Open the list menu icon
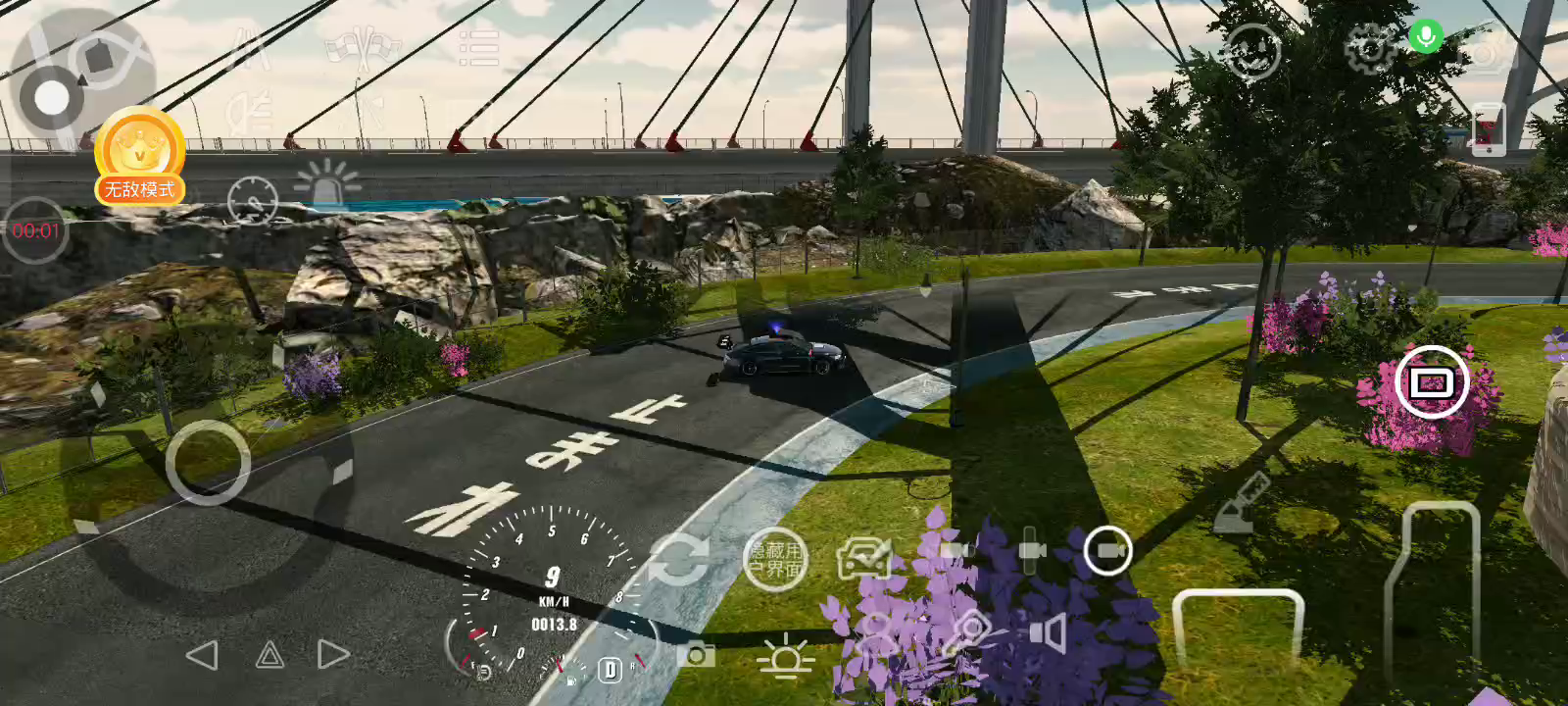The width and height of the screenshot is (1568, 706). 479,47
